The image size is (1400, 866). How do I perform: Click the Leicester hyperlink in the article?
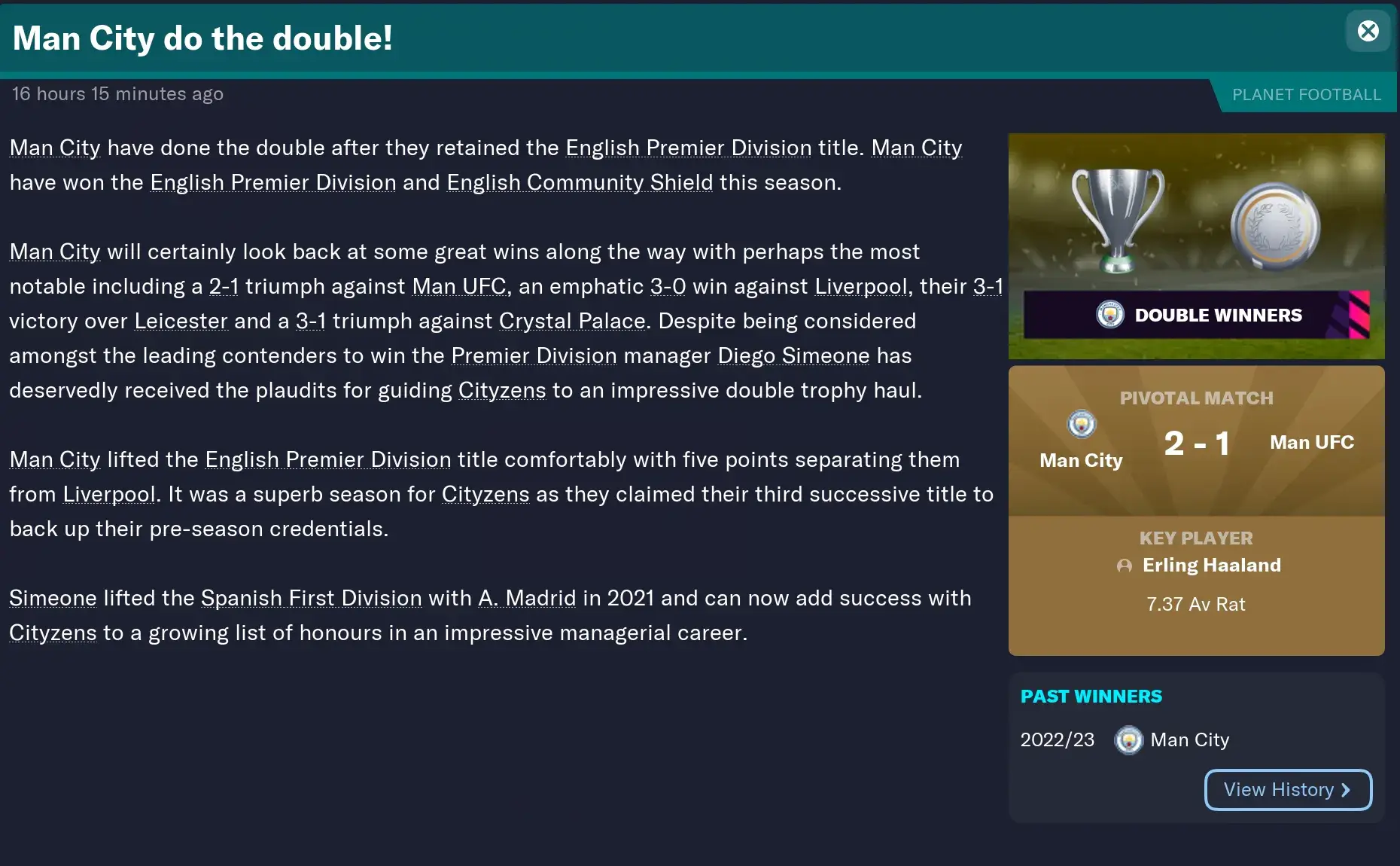click(181, 320)
